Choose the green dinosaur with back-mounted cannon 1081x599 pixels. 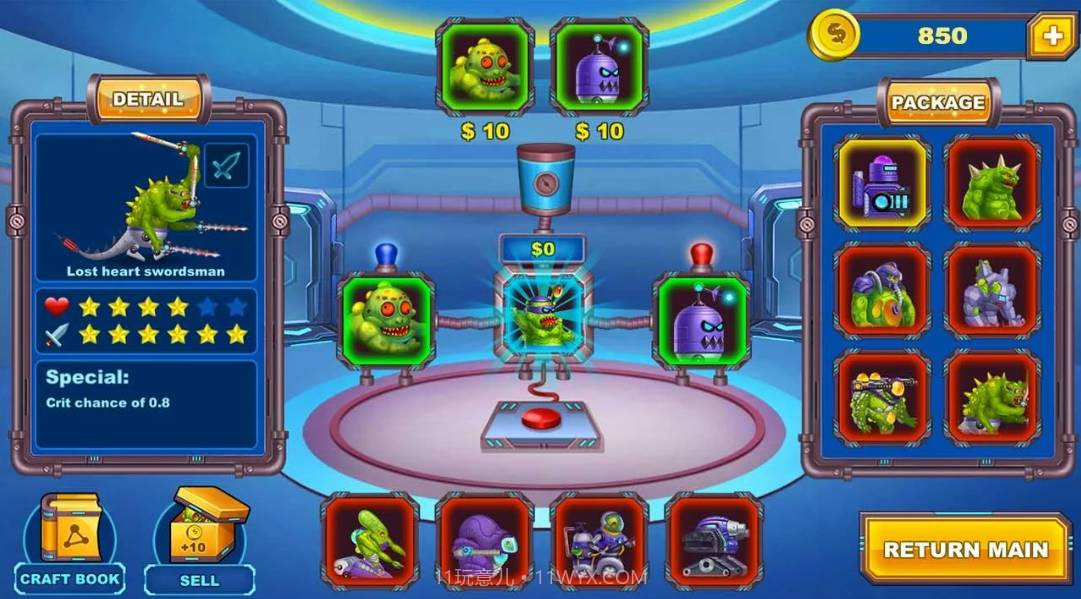click(883, 398)
